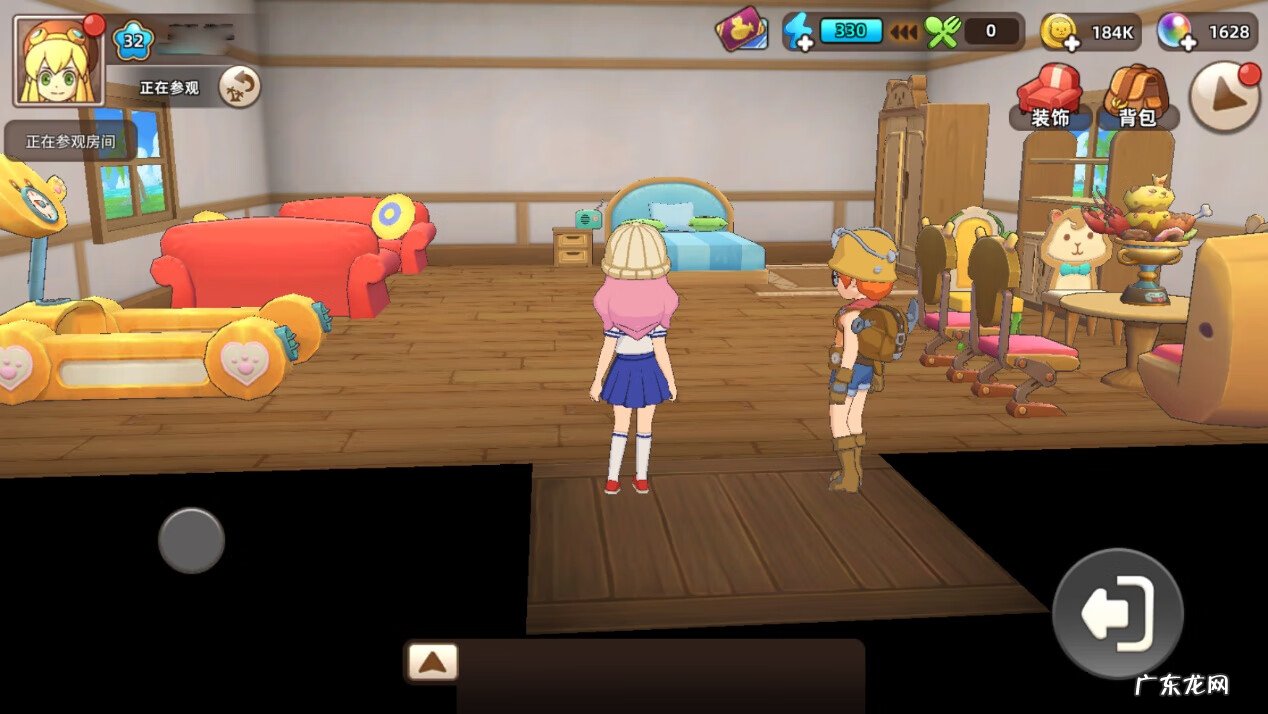Open the player avatar profile
Screen dimensions: 1268x714
coord(58,61)
